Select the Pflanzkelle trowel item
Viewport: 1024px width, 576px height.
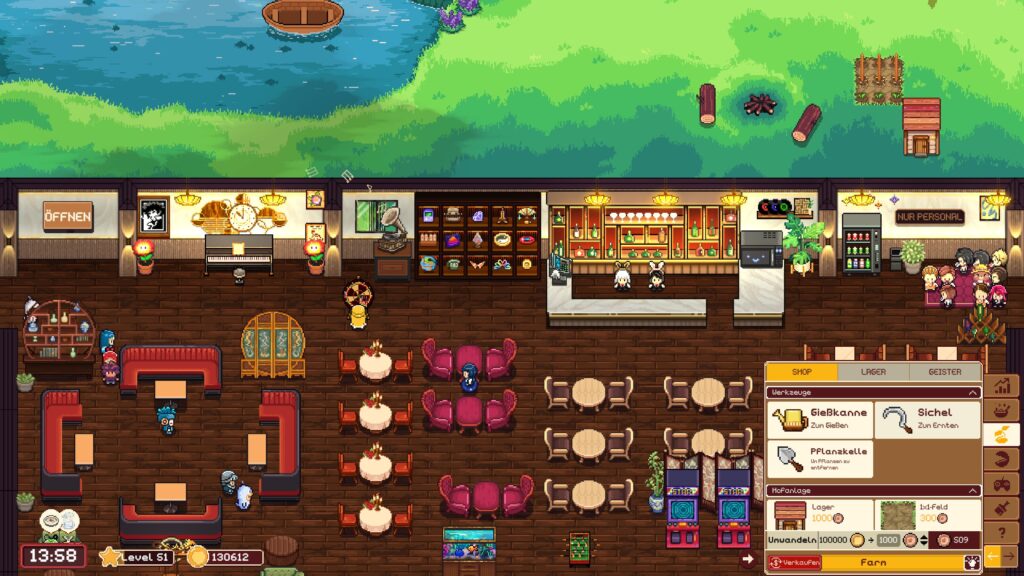point(820,460)
